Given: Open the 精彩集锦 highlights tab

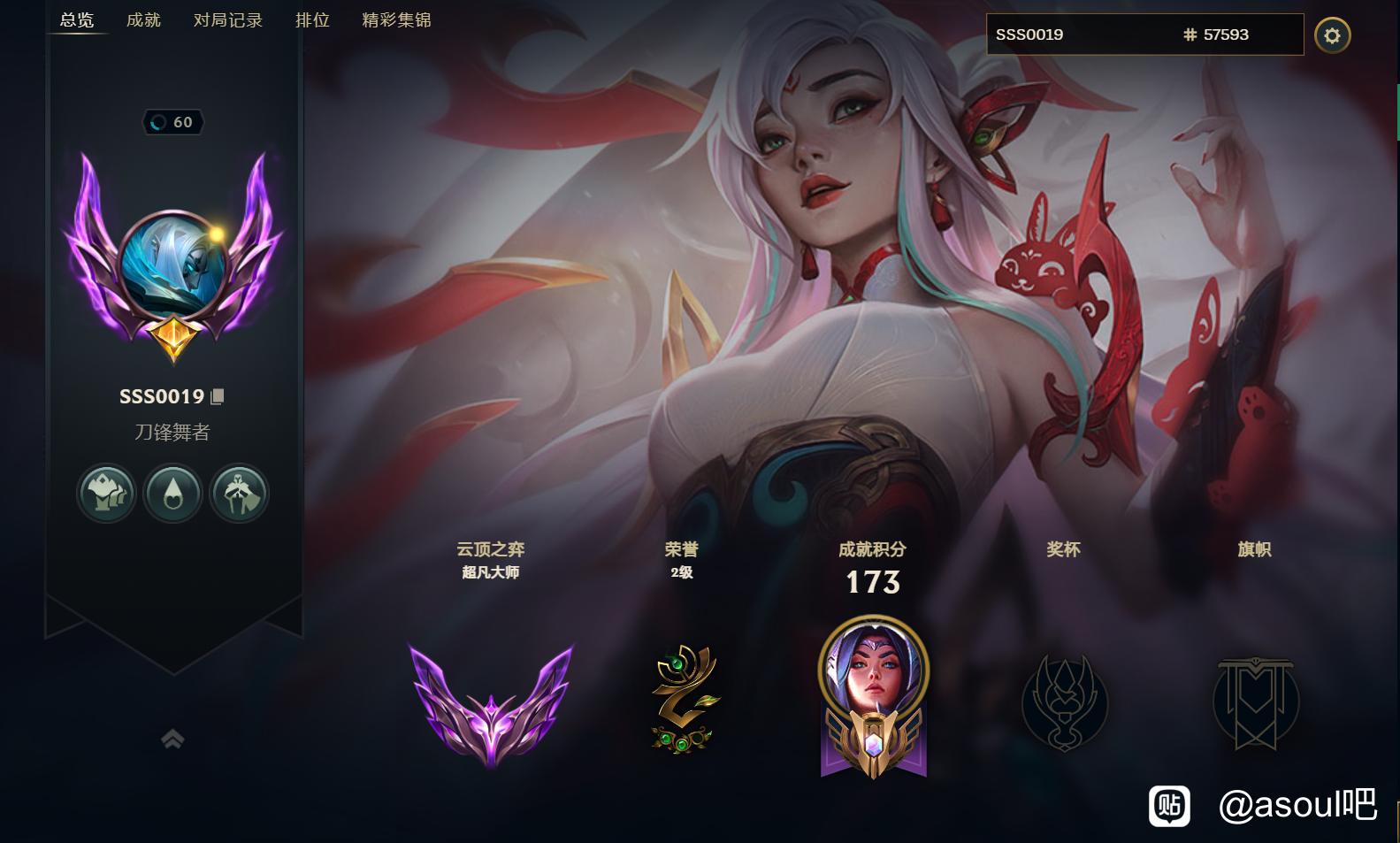Looking at the screenshot, I should point(396,19).
